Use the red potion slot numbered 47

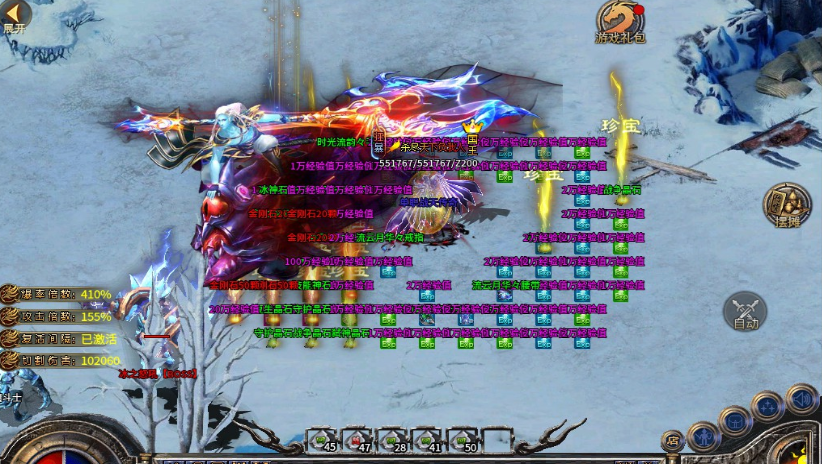pyautogui.click(x=358, y=441)
